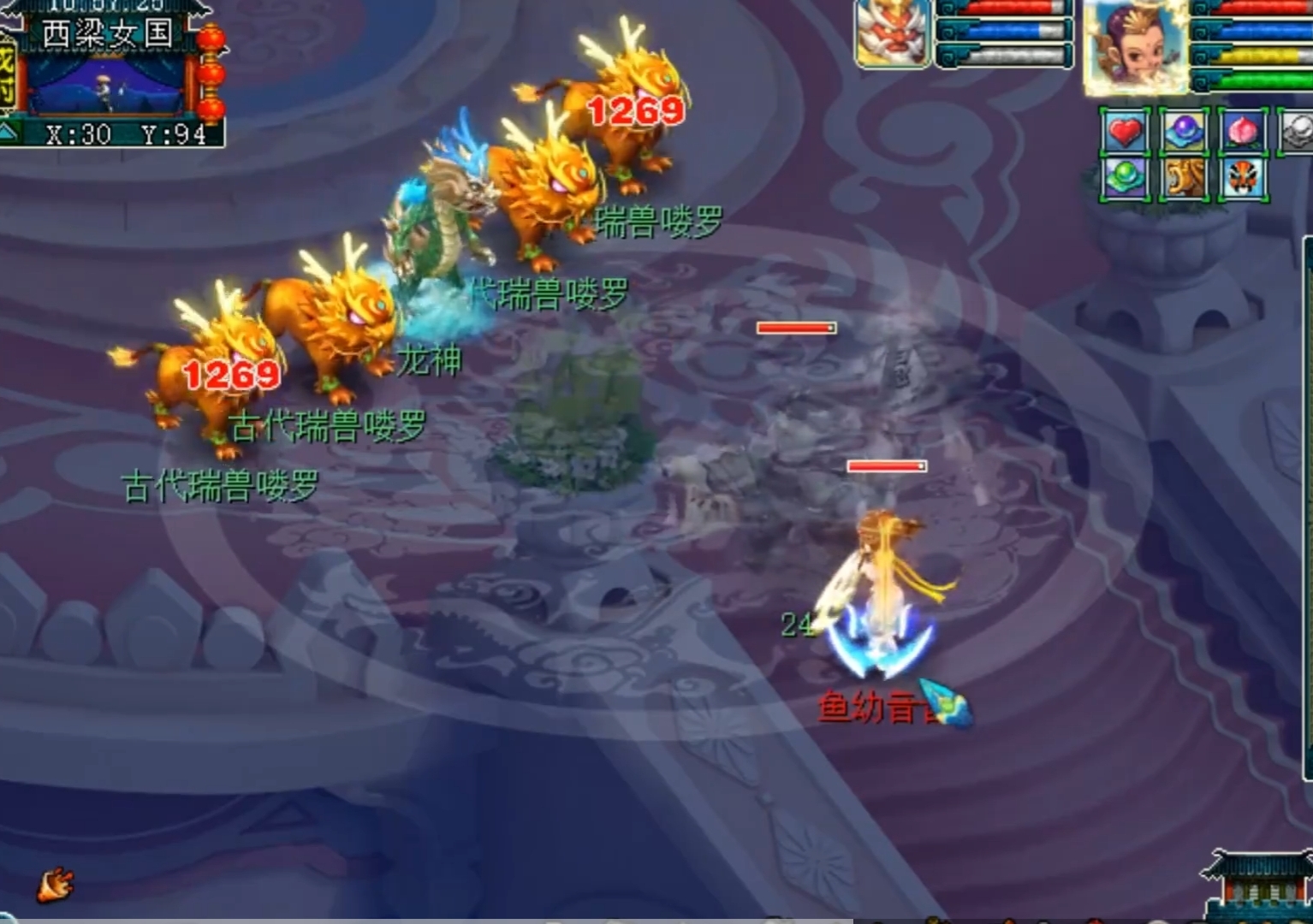This screenshot has width=1313, height=924.
Task: Click the green orb buff icon
Action: point(1124,178)
